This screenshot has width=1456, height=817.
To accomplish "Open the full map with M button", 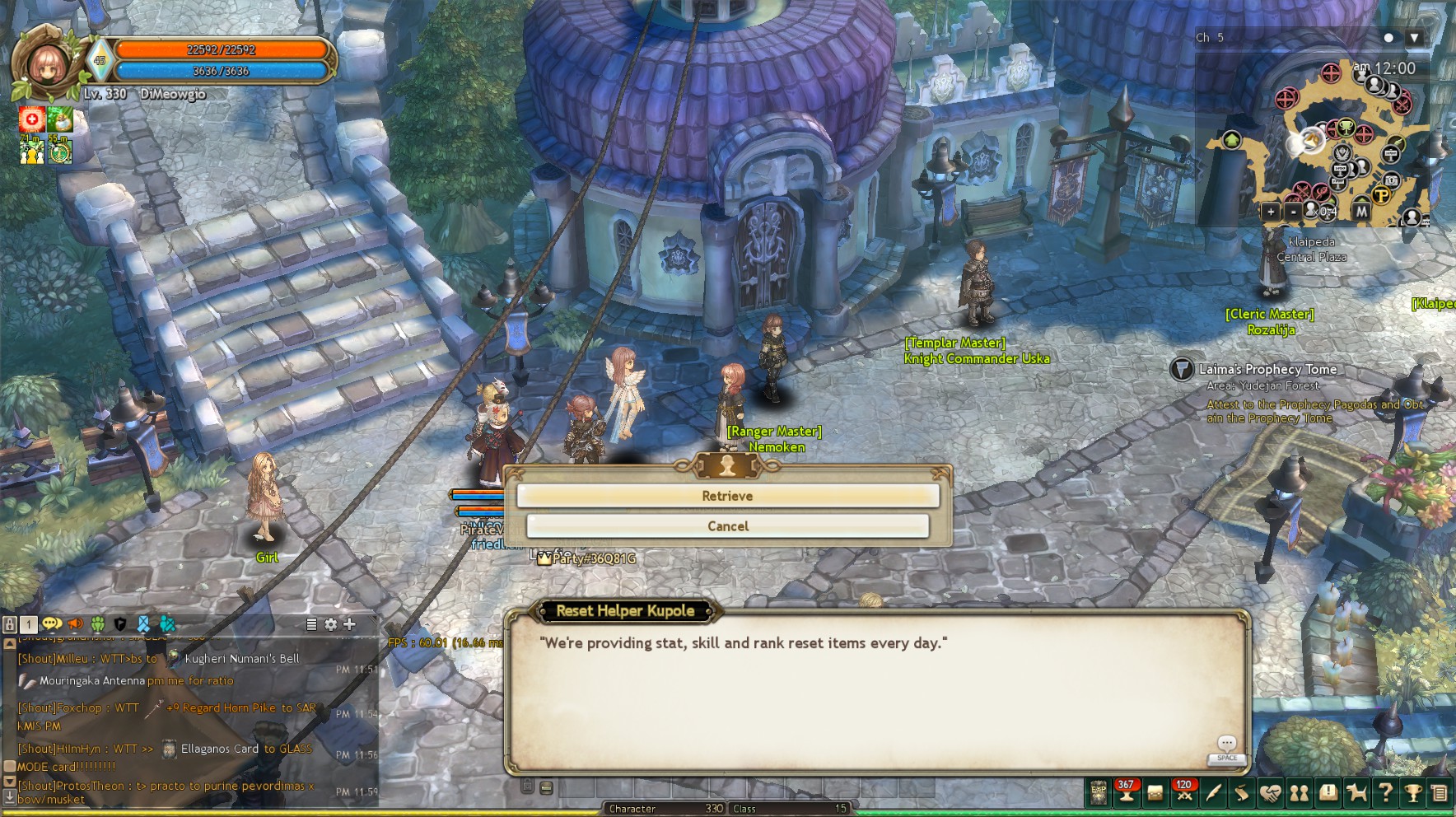I will (1361, 212).
